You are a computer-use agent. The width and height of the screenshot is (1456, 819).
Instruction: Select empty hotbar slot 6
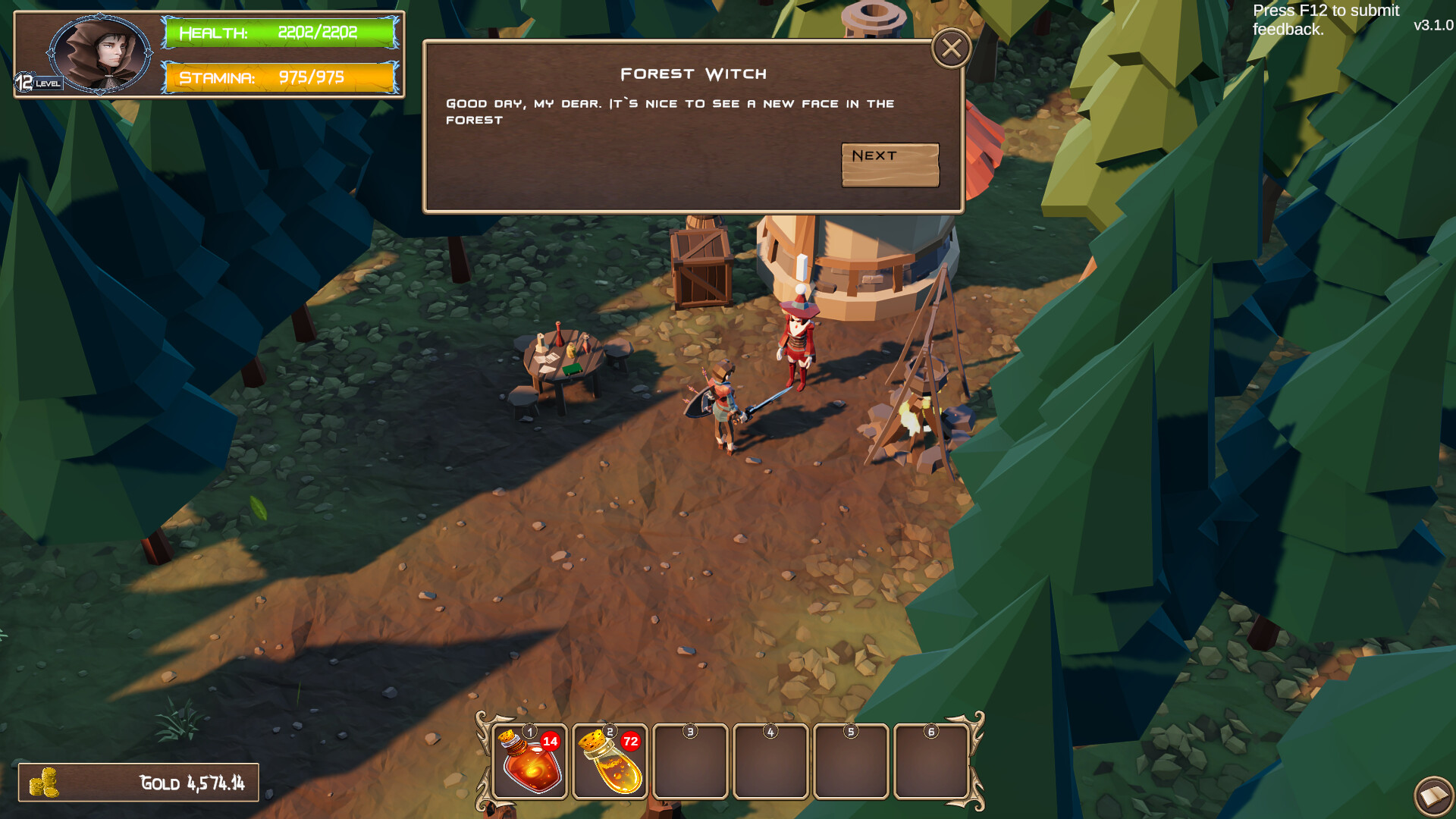pos(930,762)
